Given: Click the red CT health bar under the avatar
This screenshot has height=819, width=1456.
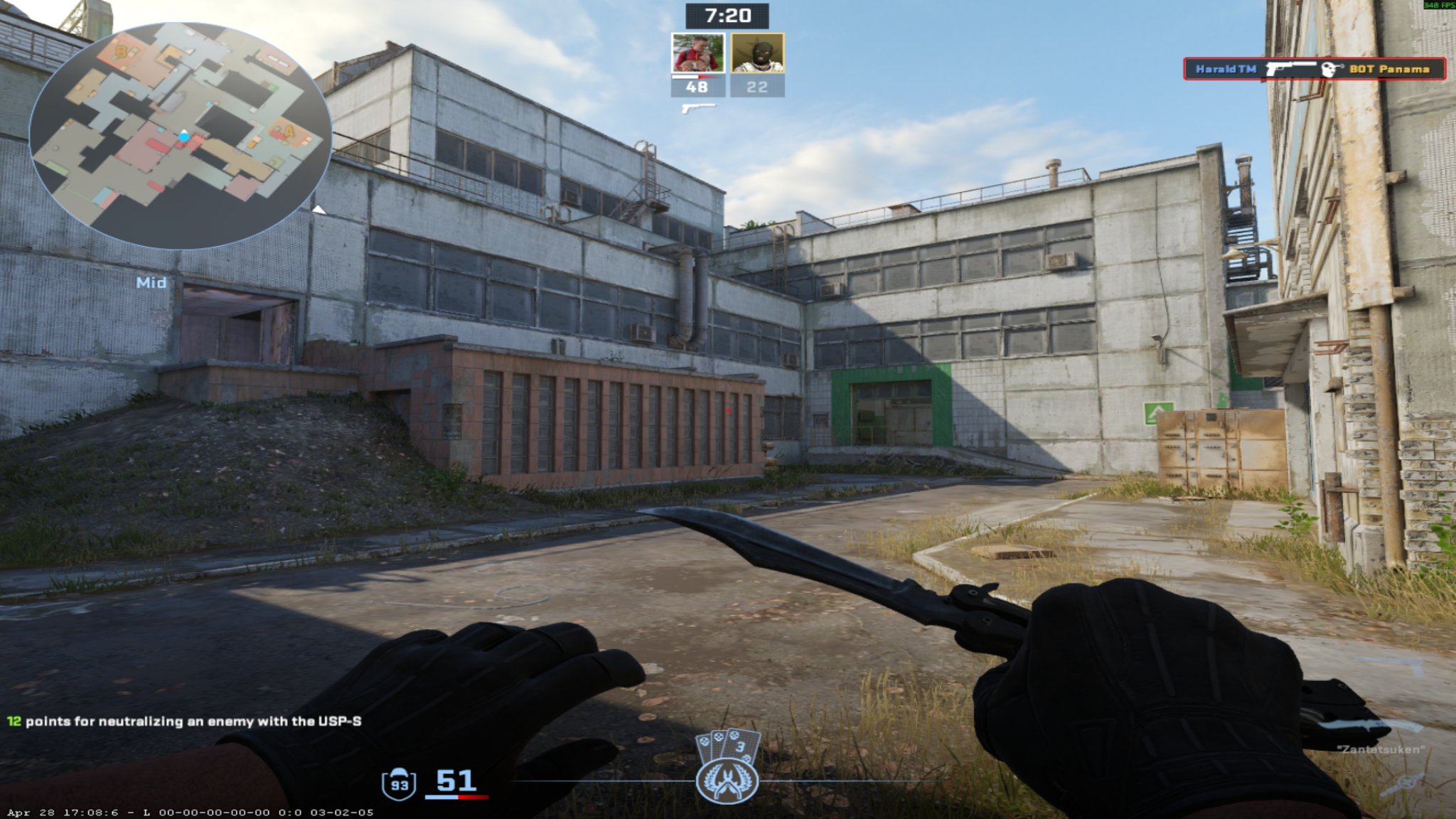Looking at the screenshot, I should point(708,77).
